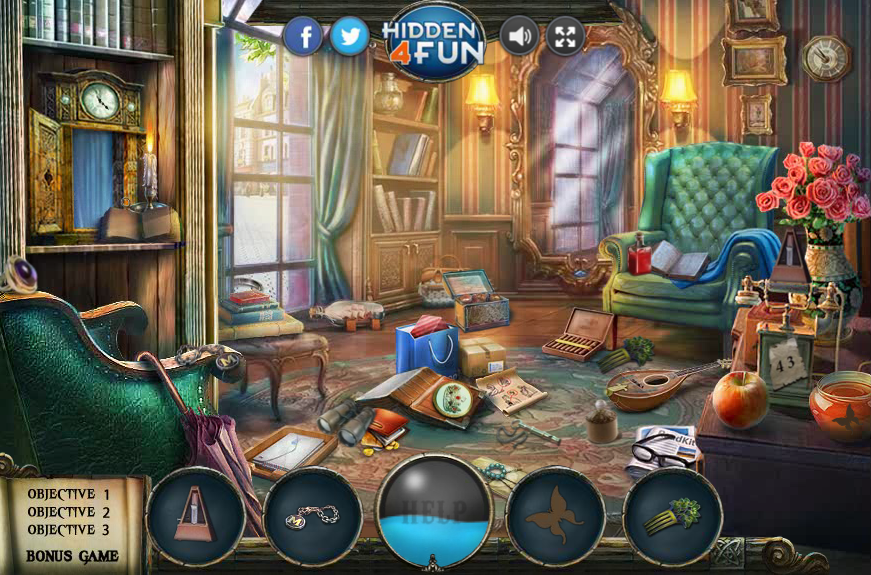The image size is (871, 575).
Task: Enter fullscreen mode
Action: (565, 38)
